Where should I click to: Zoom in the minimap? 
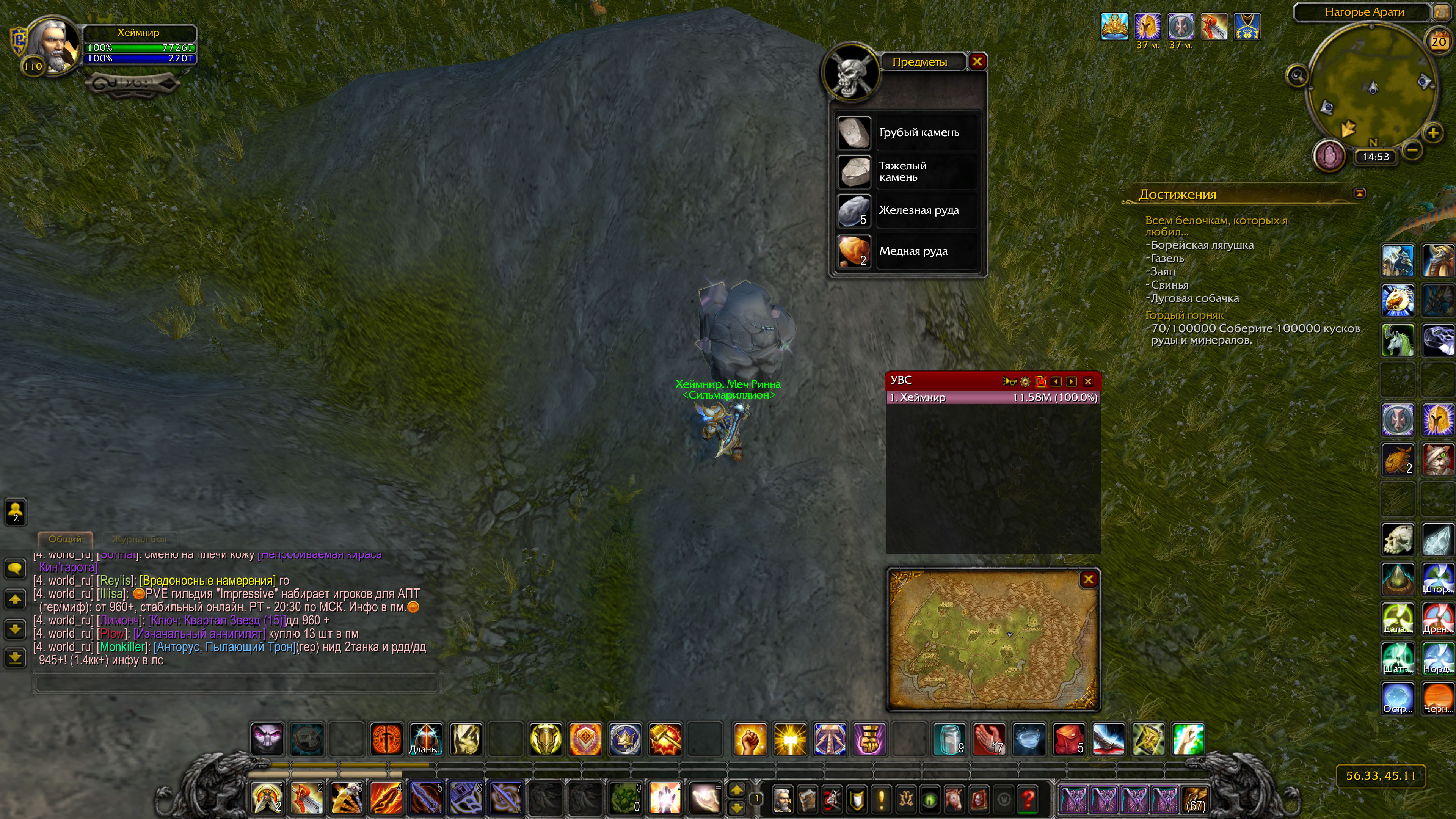pyautogui.click(x=1433, y=133)
